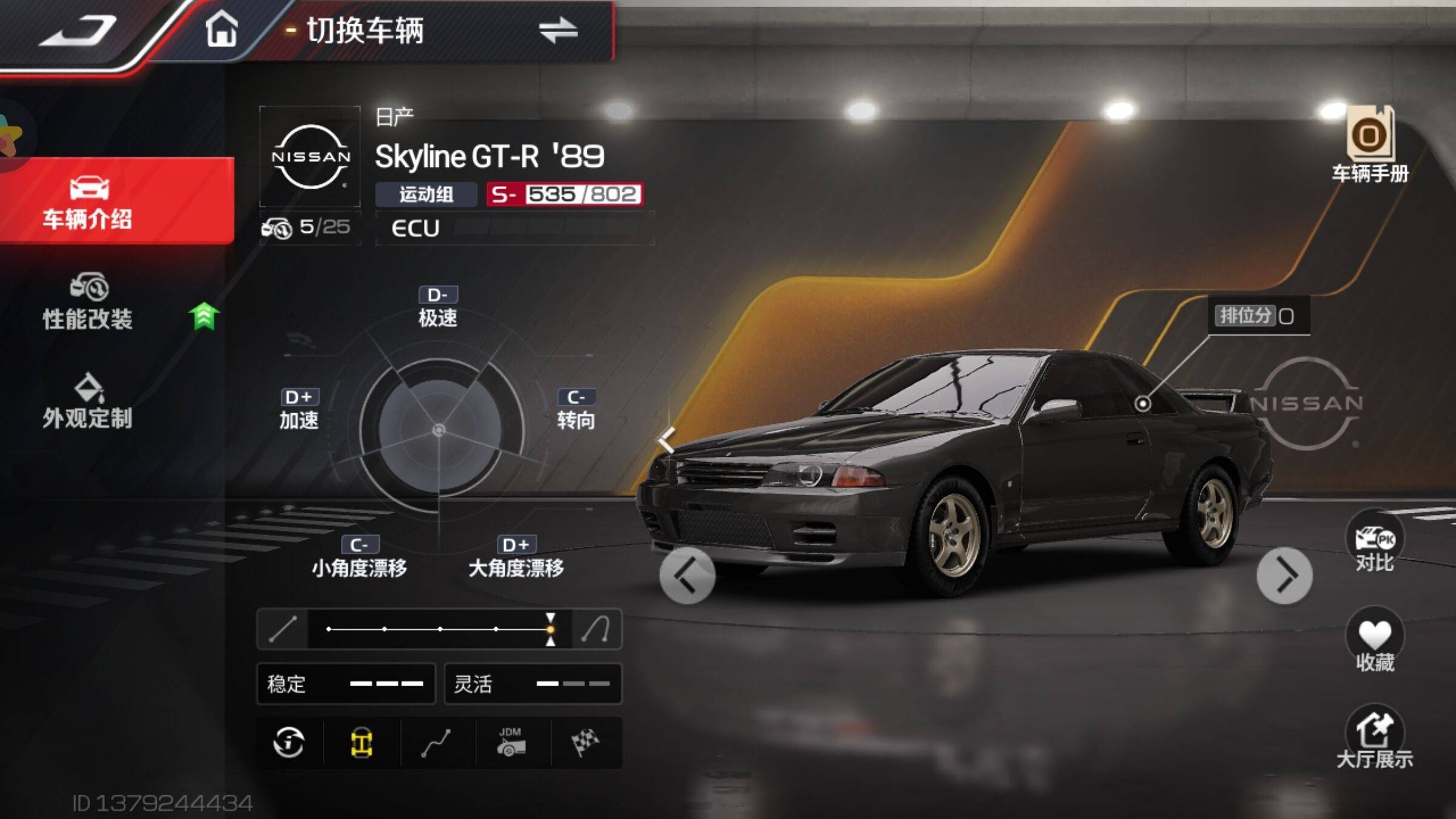
Task: Show the previous car with left arrow
Action: (x=687, y=575)
